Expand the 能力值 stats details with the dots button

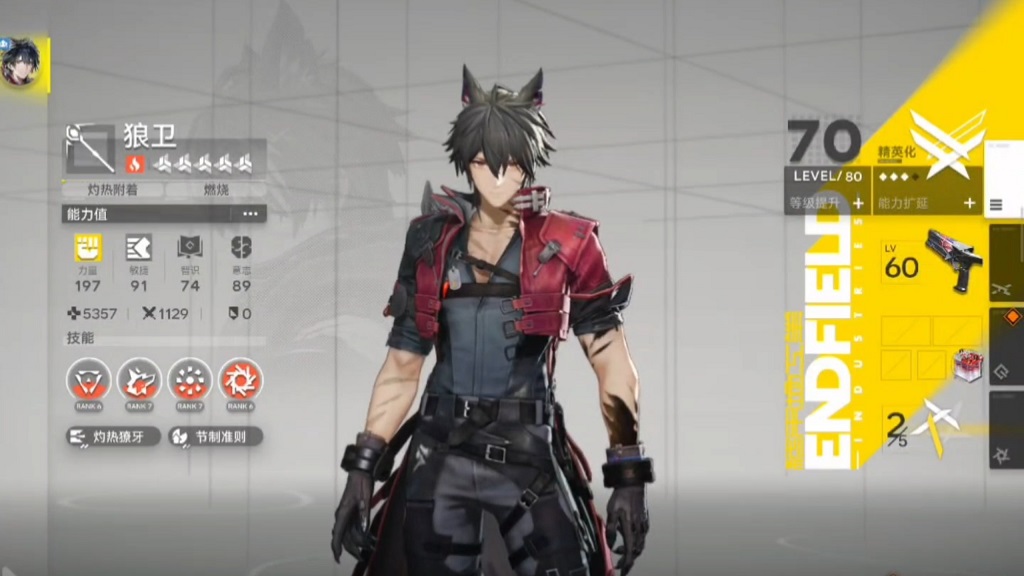coord(249,214)
